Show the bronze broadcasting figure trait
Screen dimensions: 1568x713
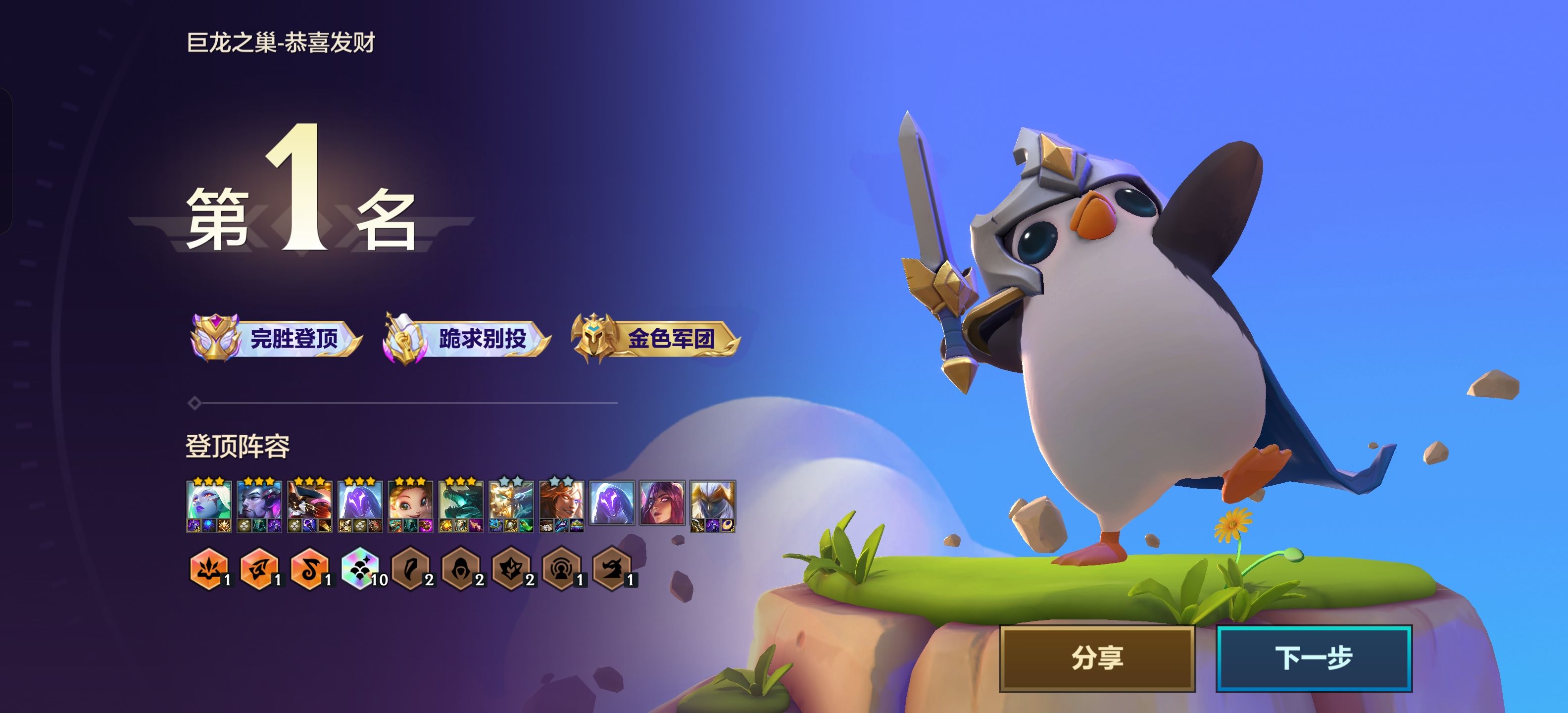click(x=561, y=569)
